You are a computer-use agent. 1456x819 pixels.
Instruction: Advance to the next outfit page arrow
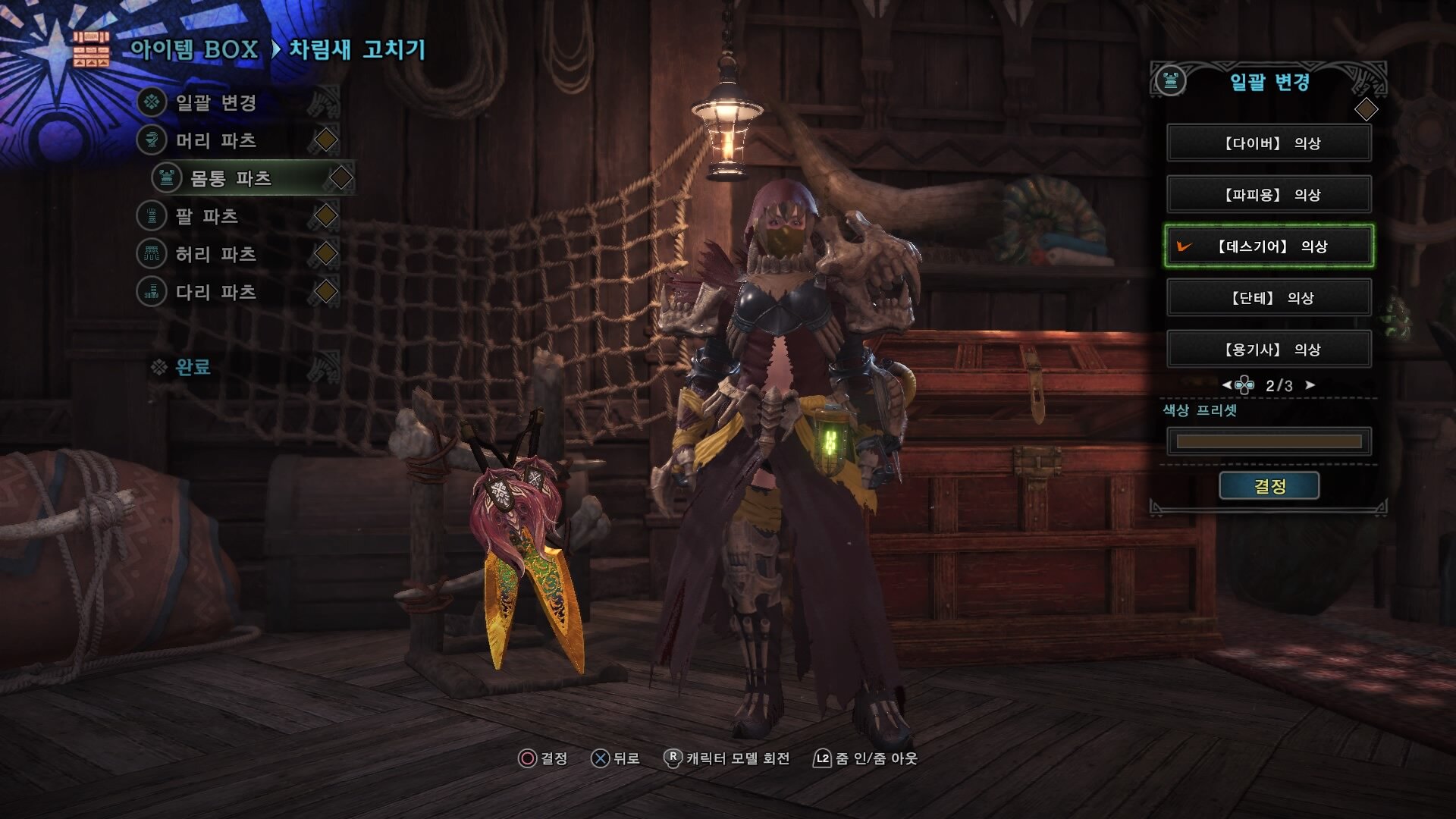pyautogui.click(x=1310, y=385)
